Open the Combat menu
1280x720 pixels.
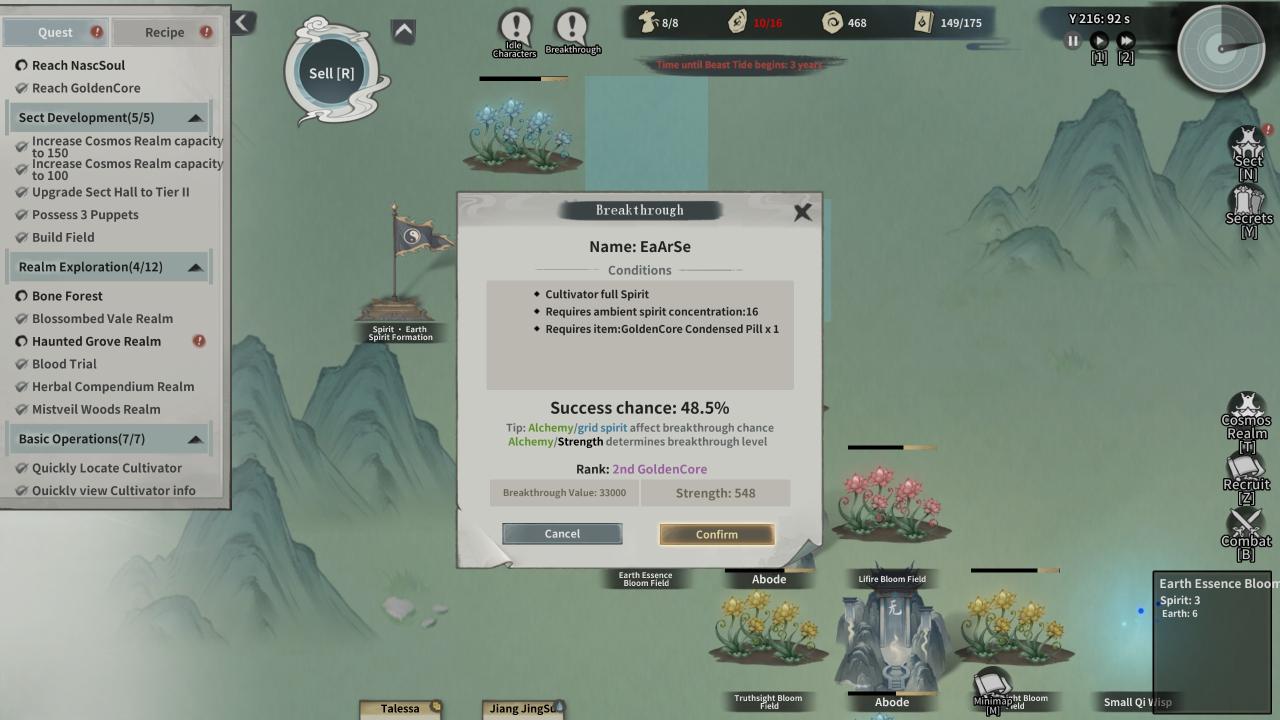click(x=1246, y=530)
